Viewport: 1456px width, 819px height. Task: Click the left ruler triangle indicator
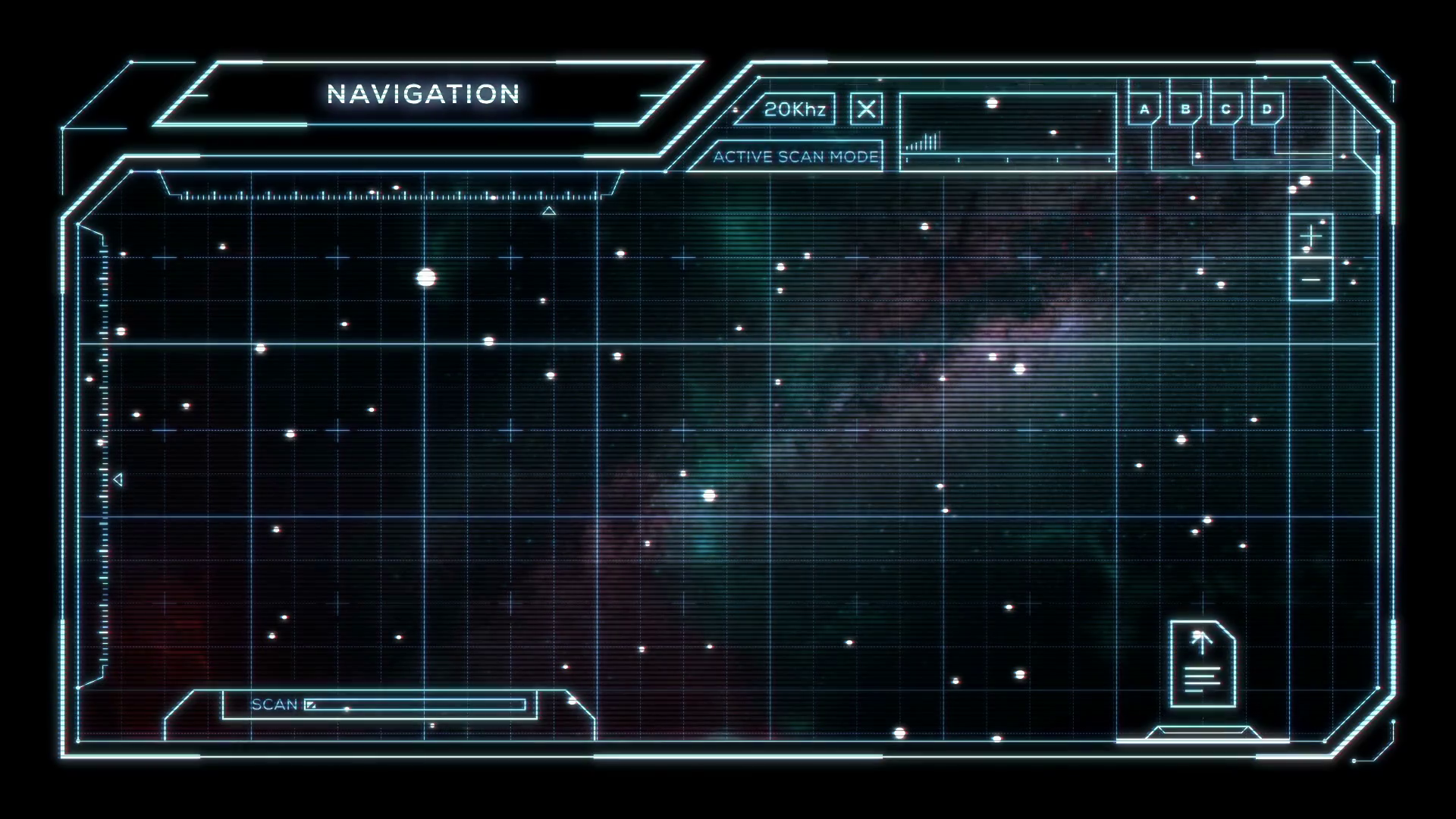coord(118,478)
